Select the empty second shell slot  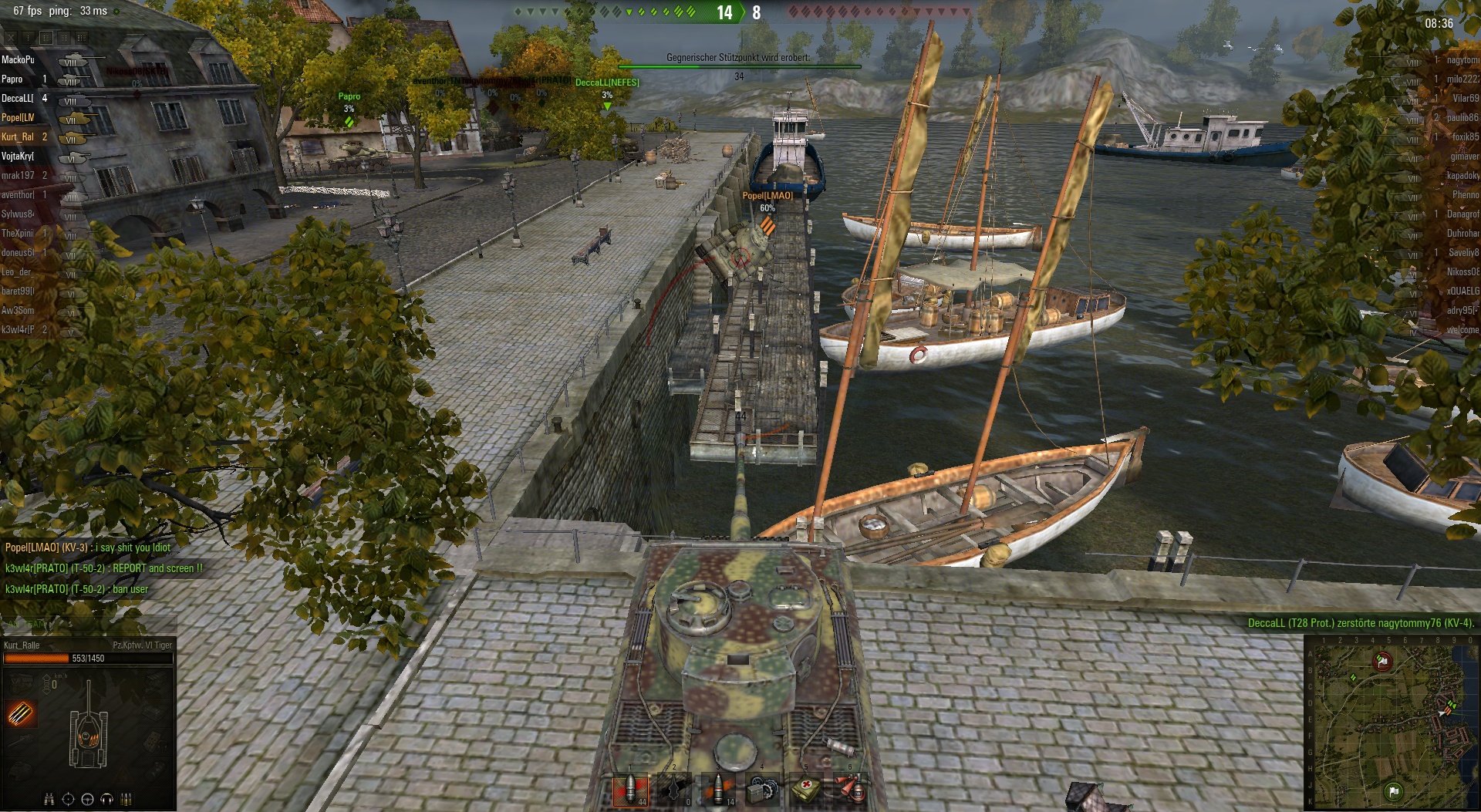pos(674,790)
